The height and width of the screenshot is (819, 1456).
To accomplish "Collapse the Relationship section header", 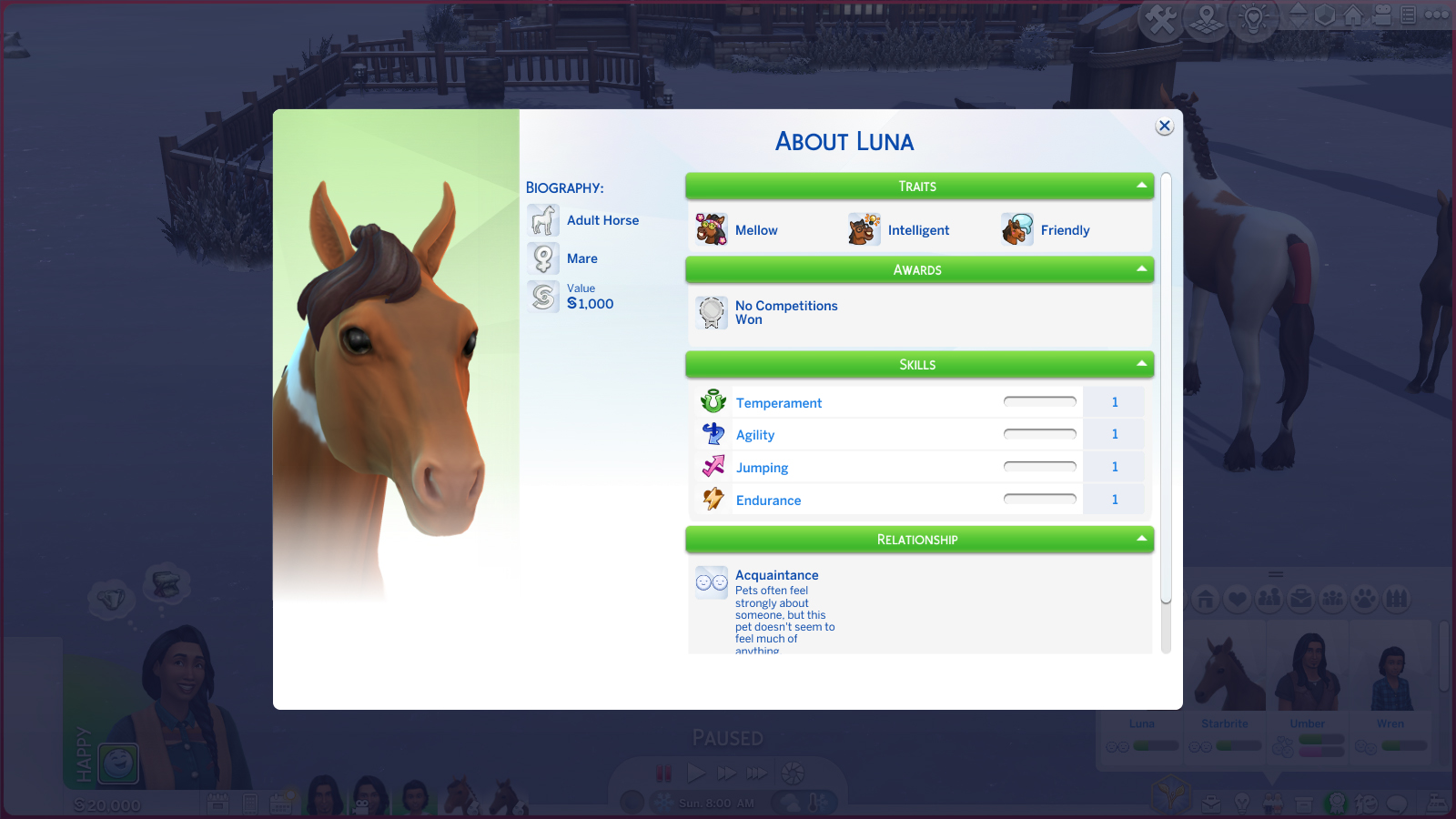I will tap(919, 540).
